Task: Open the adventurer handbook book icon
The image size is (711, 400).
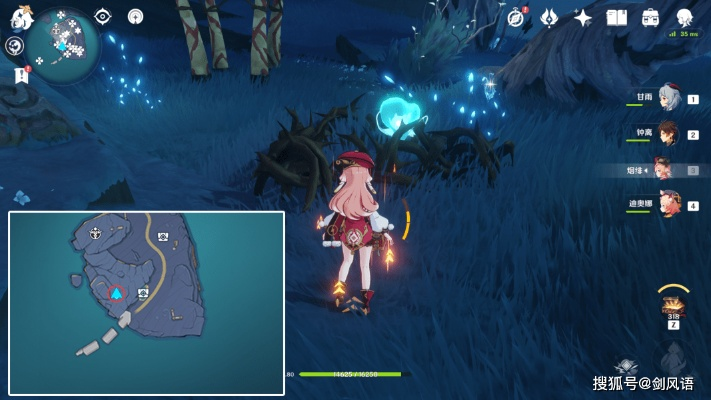Action: click(x=616, y=17)
